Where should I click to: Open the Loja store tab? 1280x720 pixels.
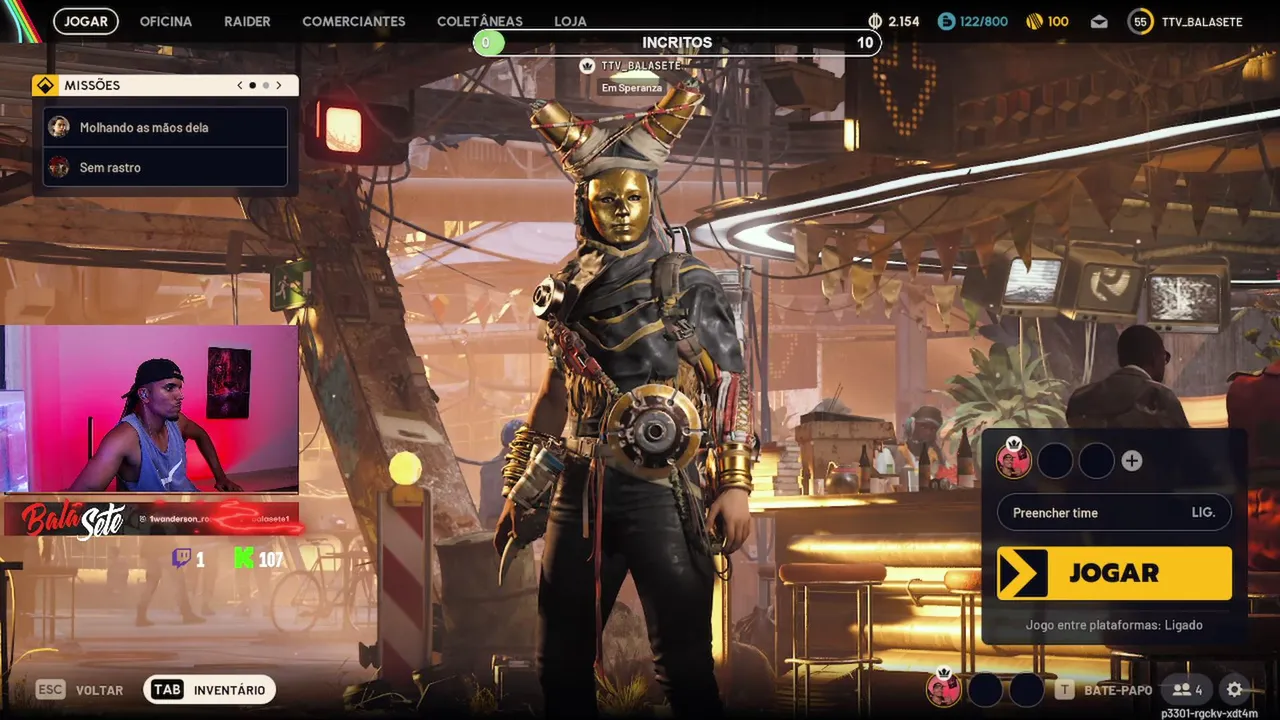(x=570, y=21)
